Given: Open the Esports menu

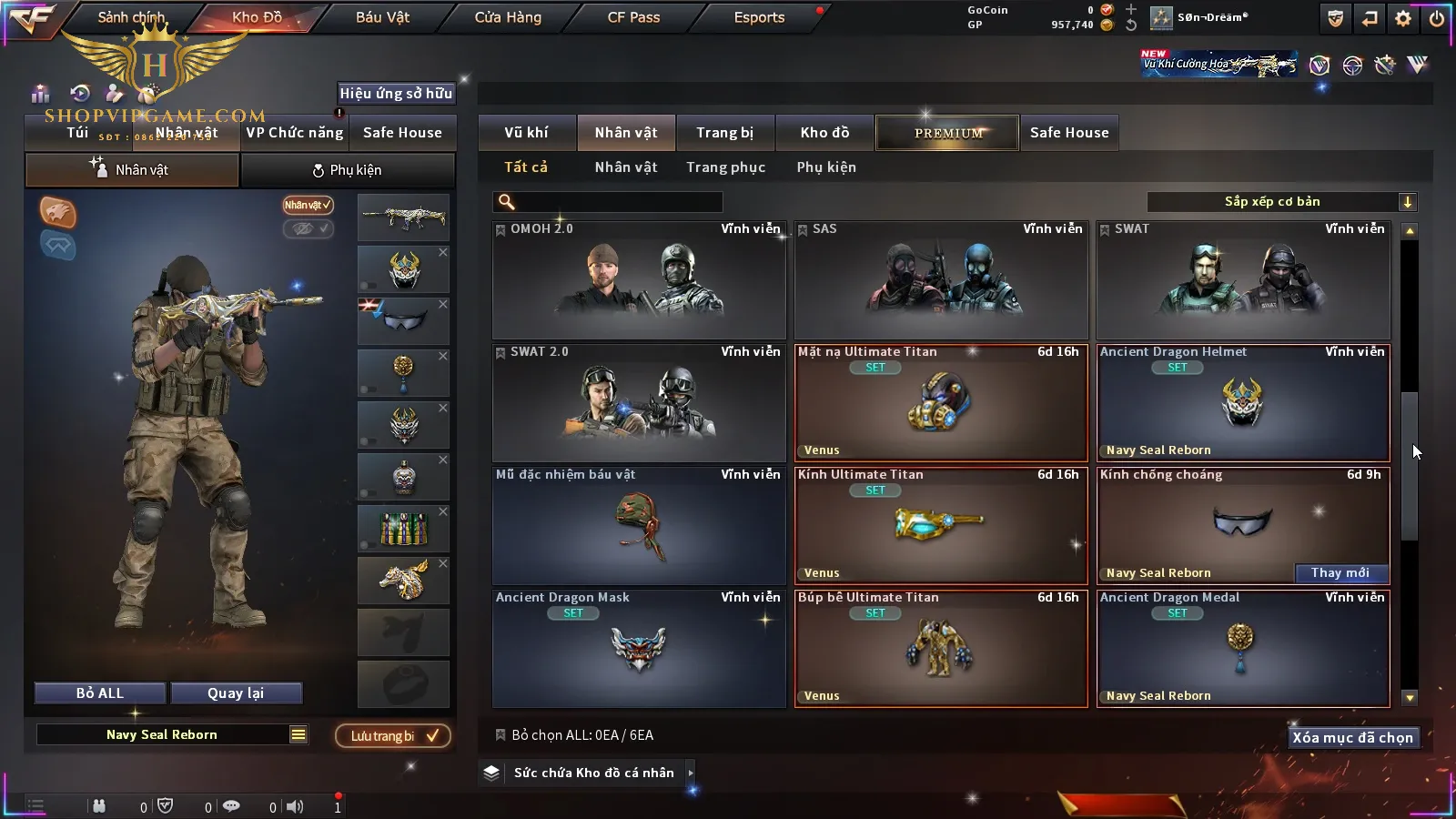Looking at the screenshot, I should [759, 17].
